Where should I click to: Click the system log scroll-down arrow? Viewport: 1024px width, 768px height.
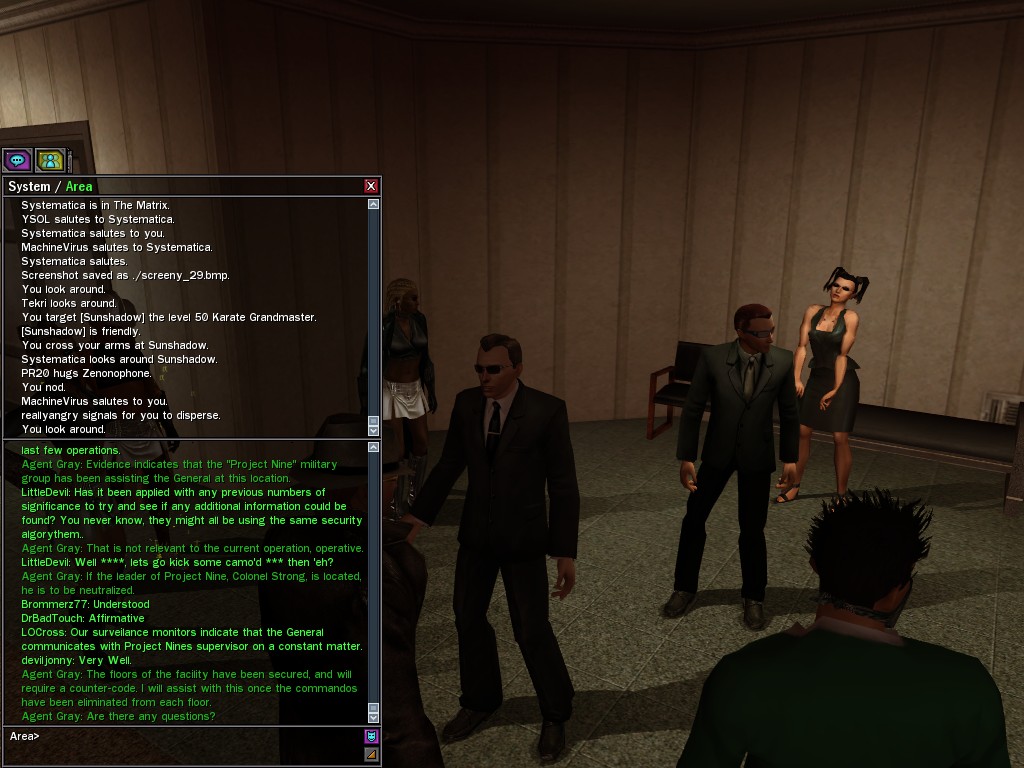(x=374, y=430)
